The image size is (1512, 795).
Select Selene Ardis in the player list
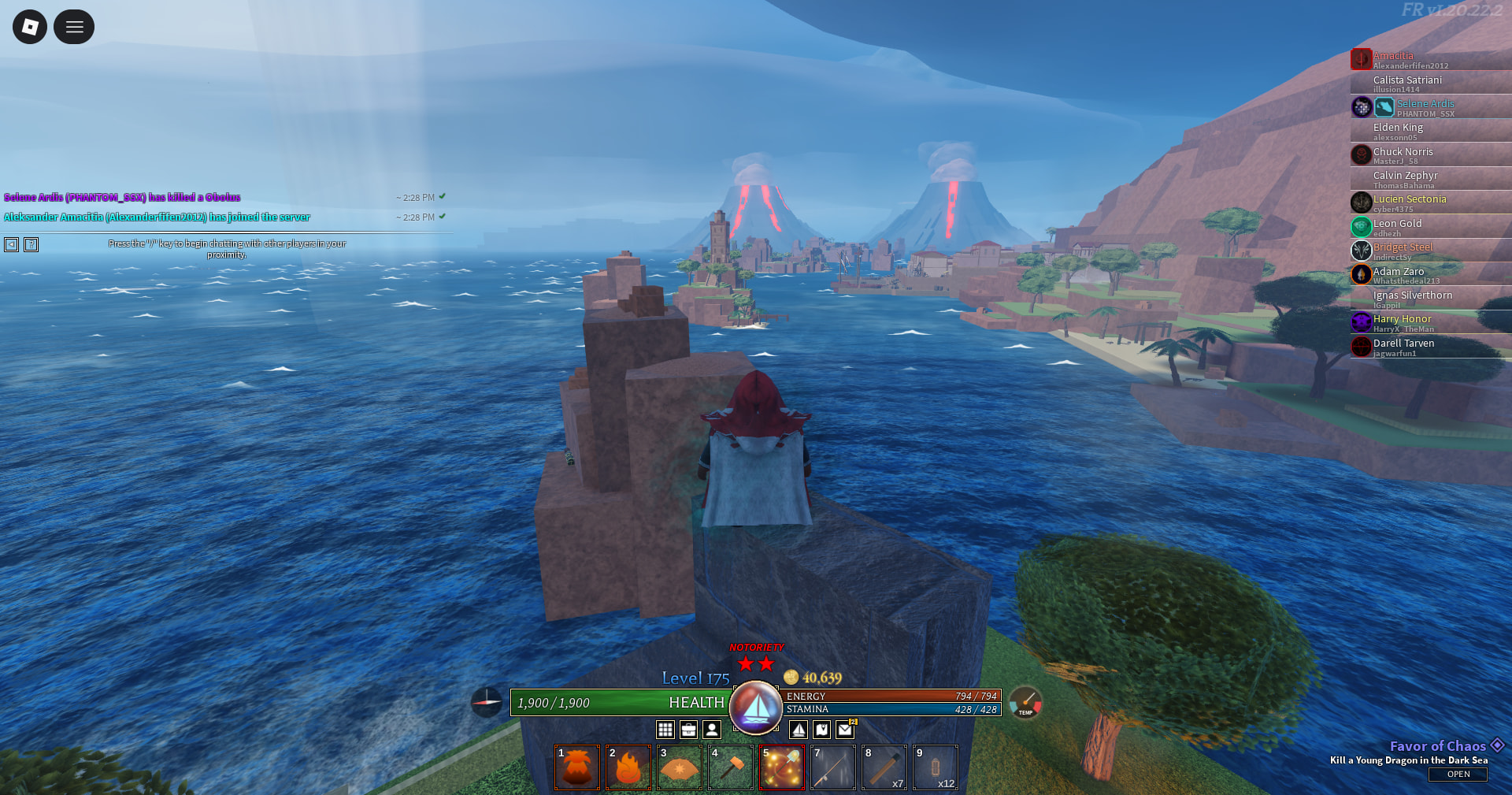1425,104
